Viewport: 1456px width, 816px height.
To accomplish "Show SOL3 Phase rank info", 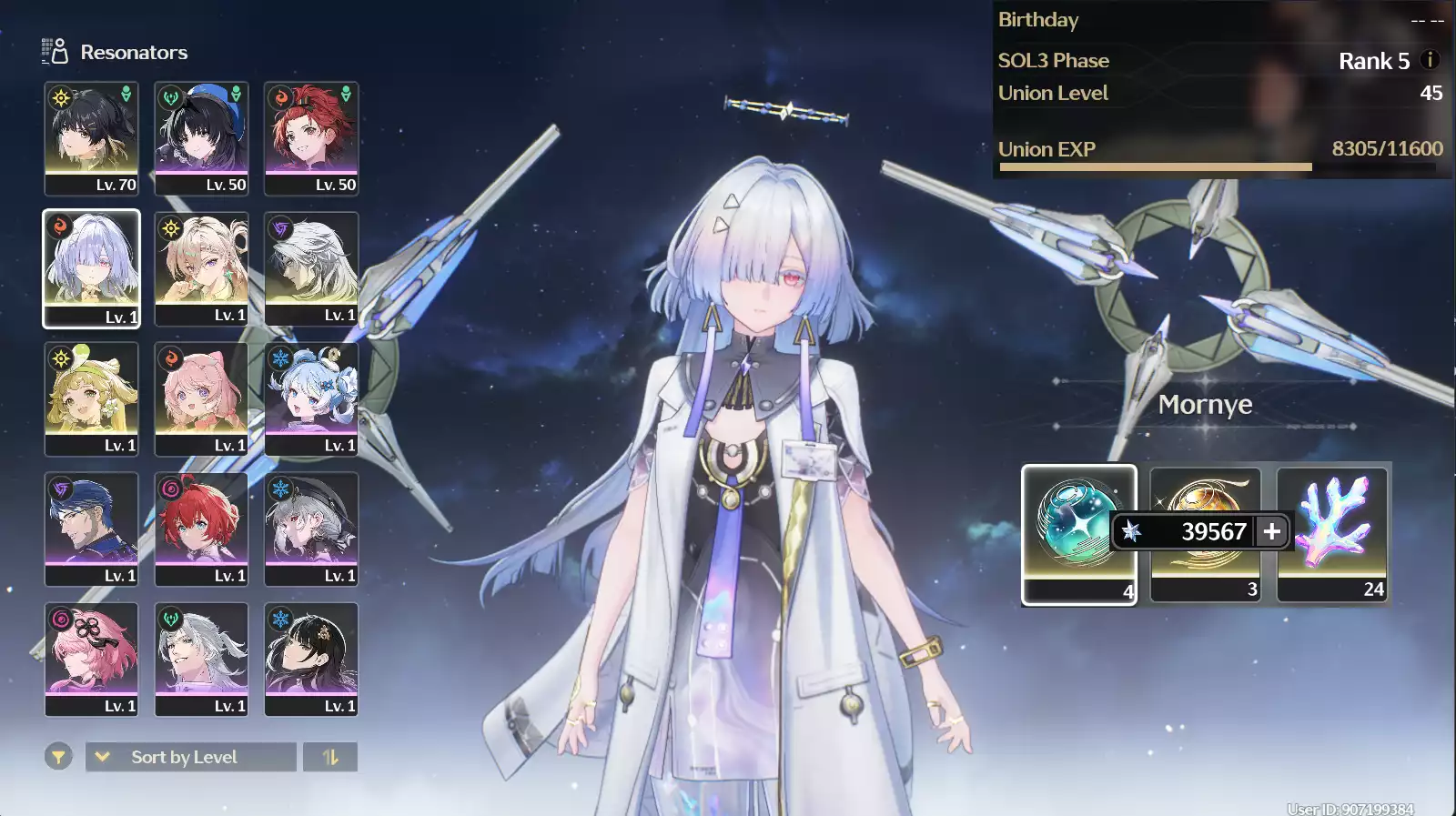I will (x=1430, y=60).
